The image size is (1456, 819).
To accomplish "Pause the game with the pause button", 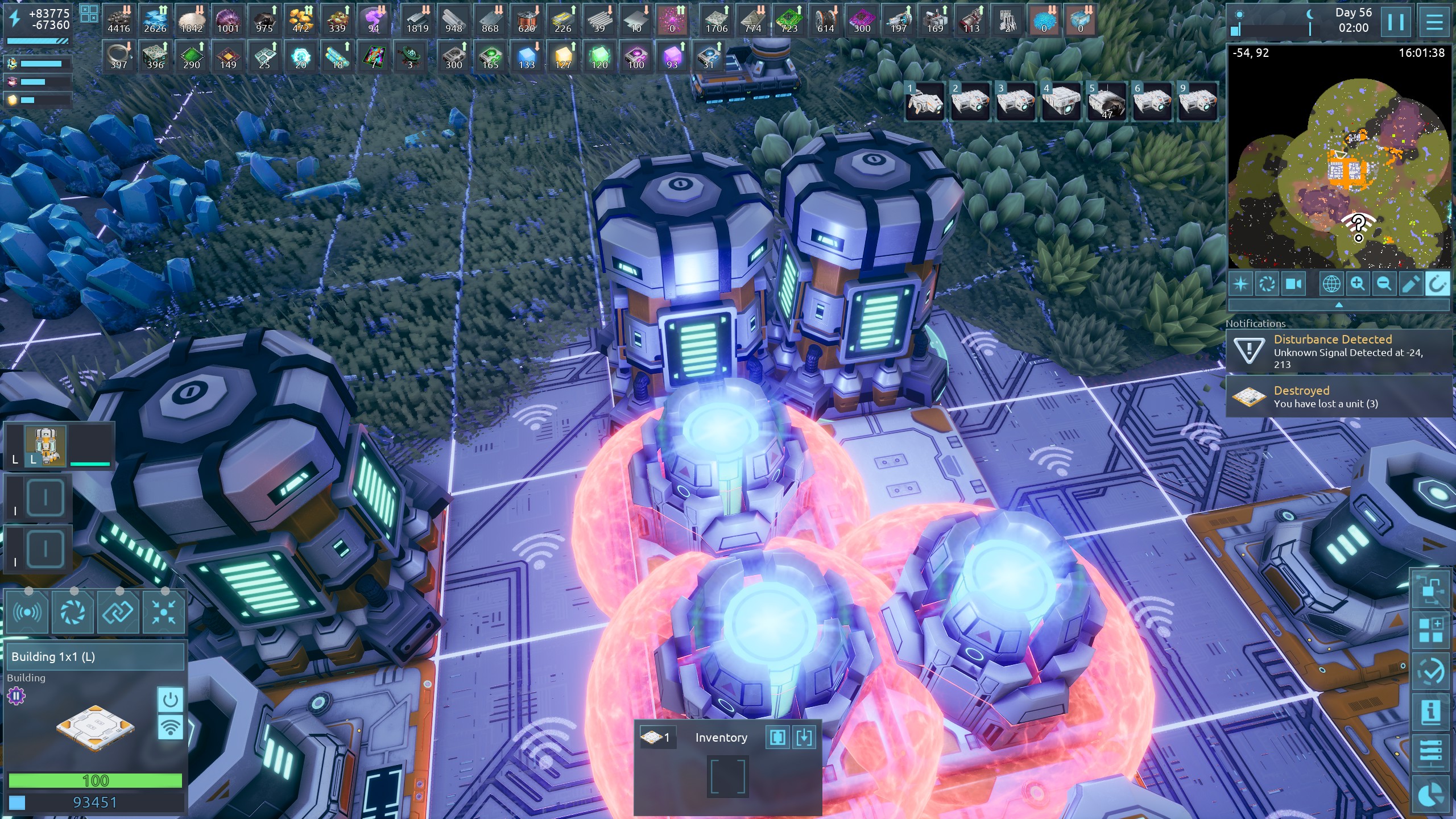I will (x=1396, y=22).
